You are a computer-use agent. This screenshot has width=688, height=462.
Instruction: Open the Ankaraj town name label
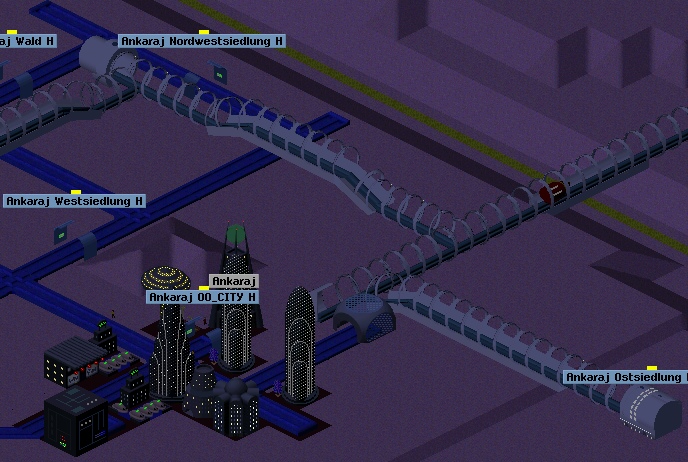pyautogui.click(x=235, y=281)
